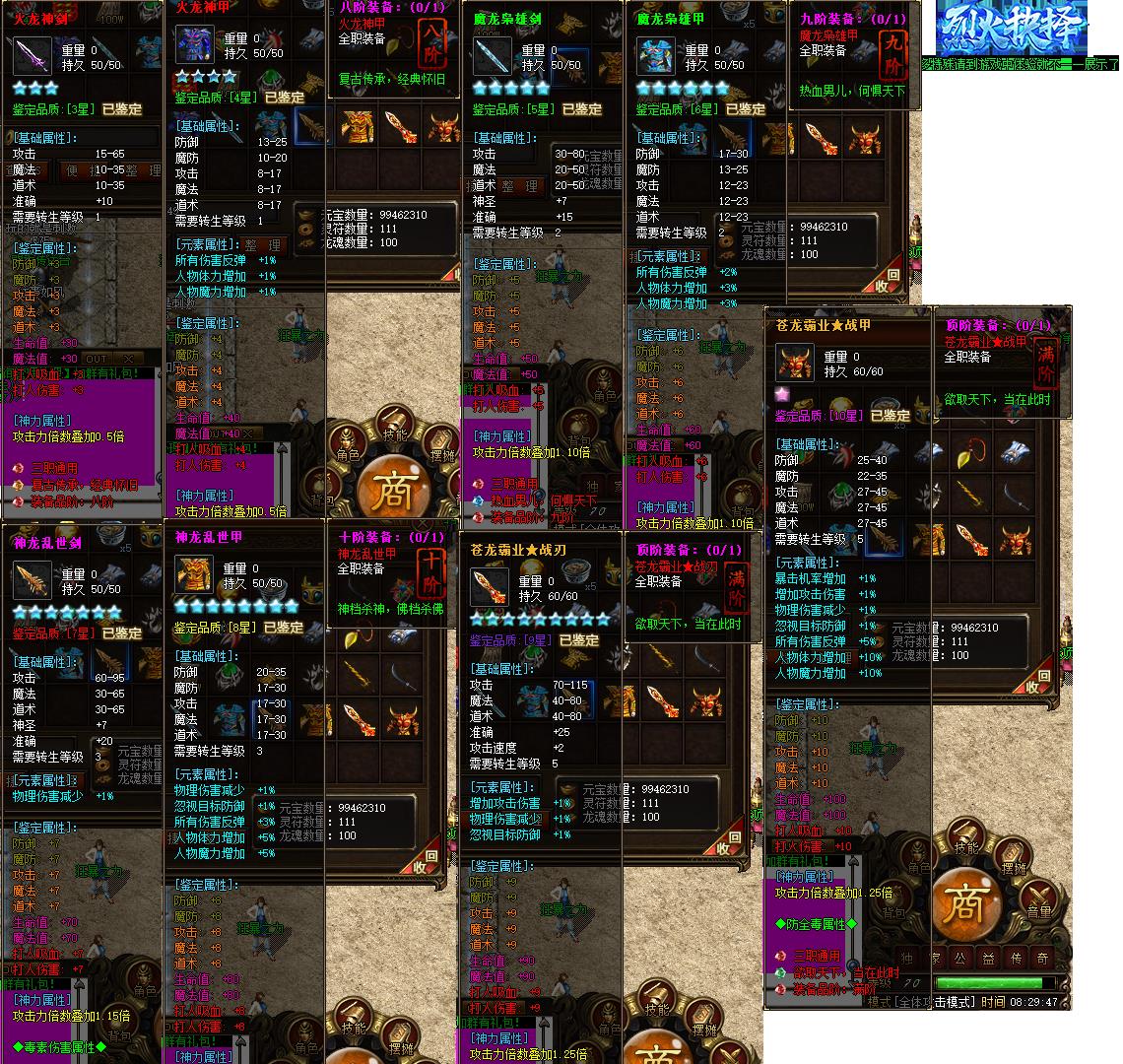Open 技能 skills in the 音里 button cluster
Screen dimensions: 1123x1064
pos(965,837)
